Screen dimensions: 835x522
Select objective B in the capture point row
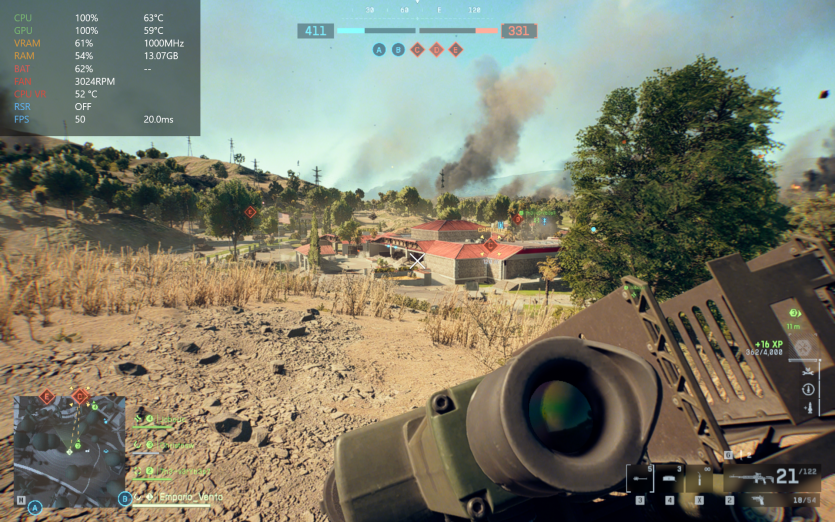point(398,50)
